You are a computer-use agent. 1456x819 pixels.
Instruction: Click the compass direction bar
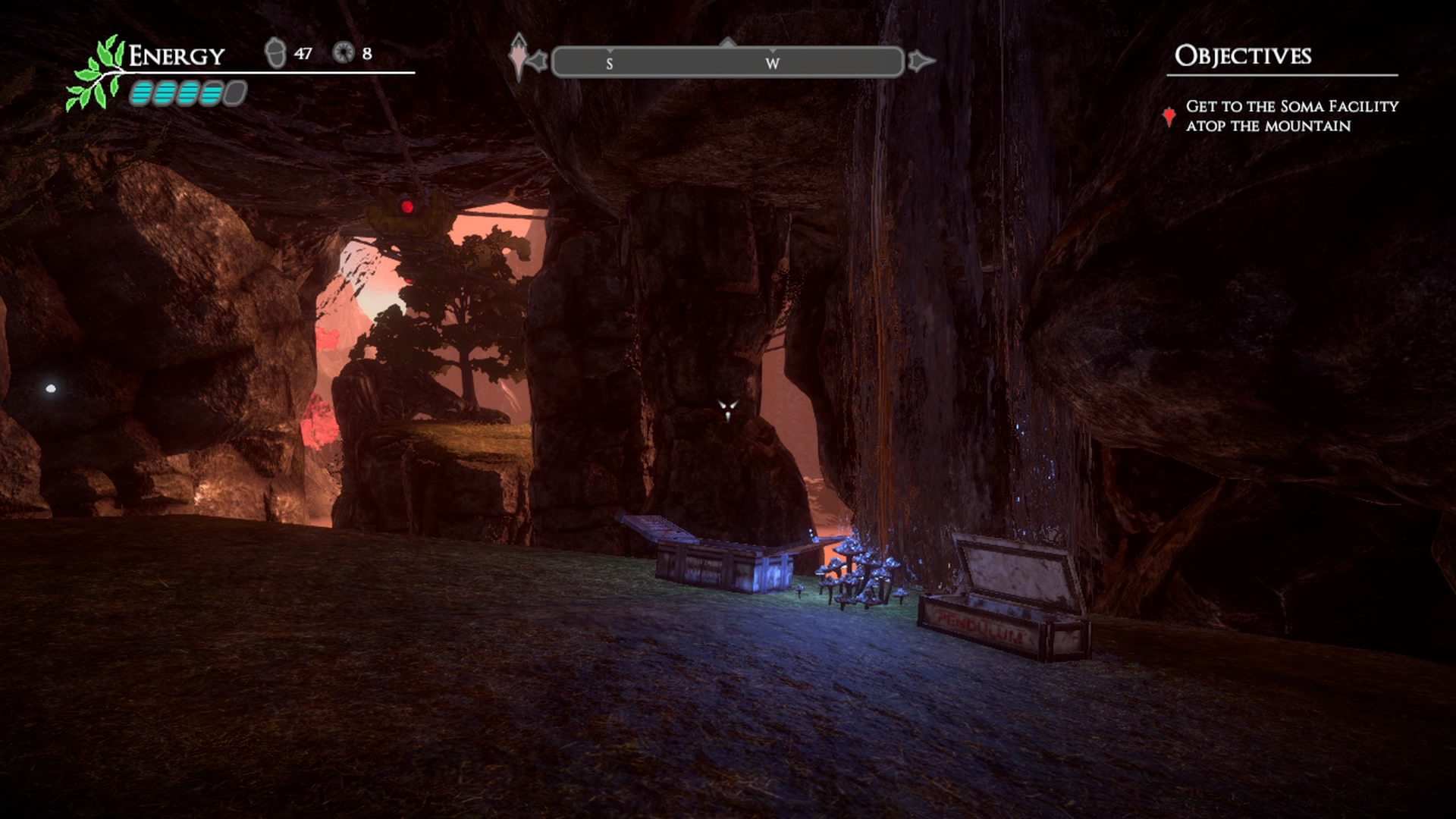pos(727,62)
